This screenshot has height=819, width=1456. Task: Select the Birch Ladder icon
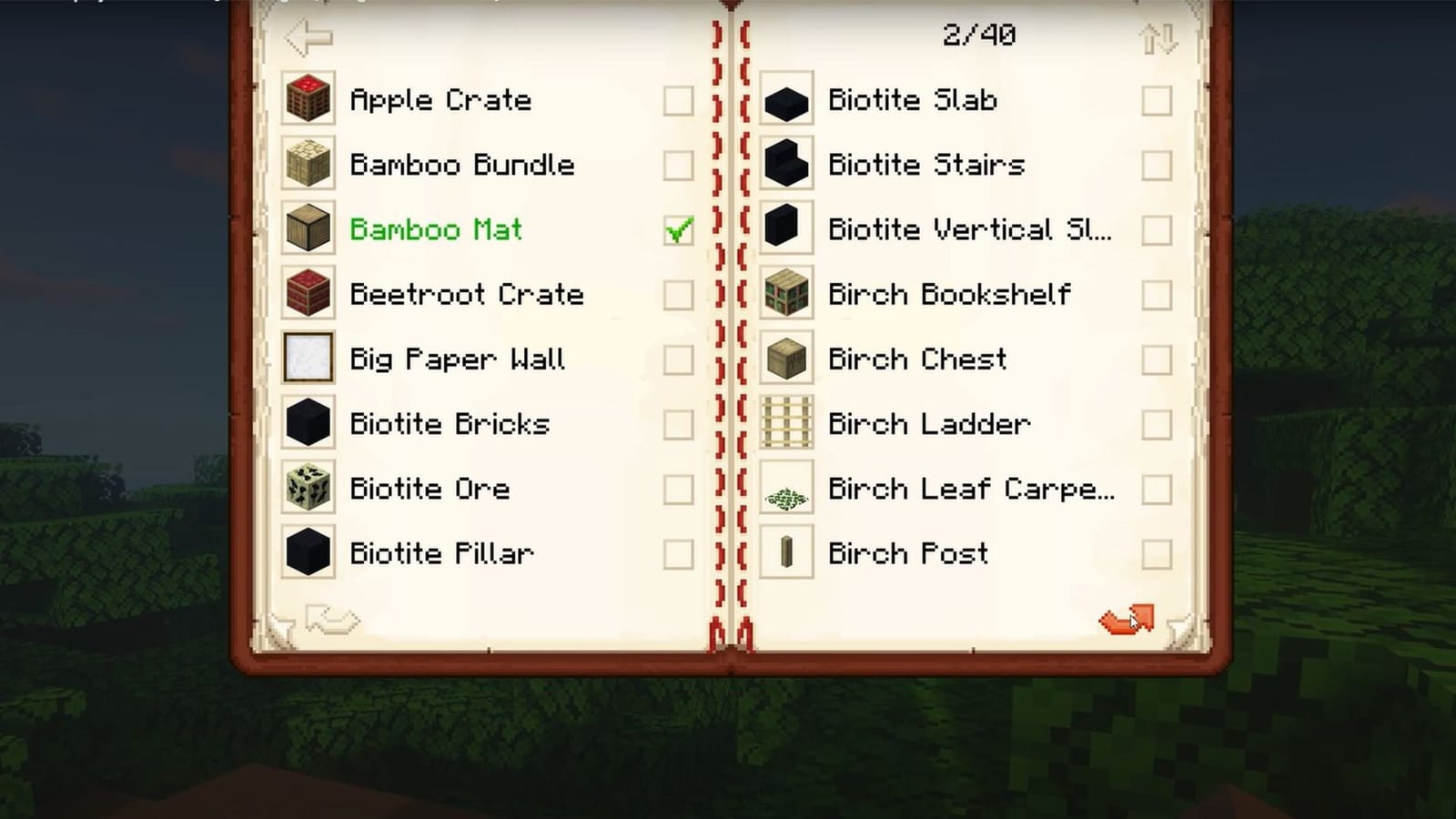point(785,424)
